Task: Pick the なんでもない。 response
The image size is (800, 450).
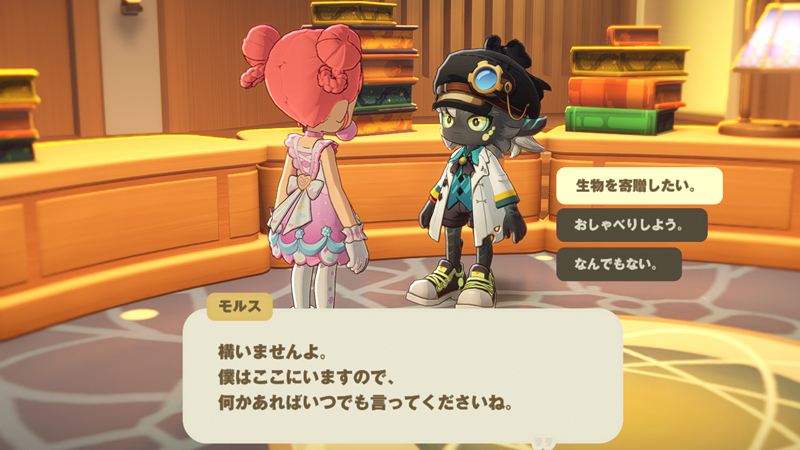Action: pos(618,264)
